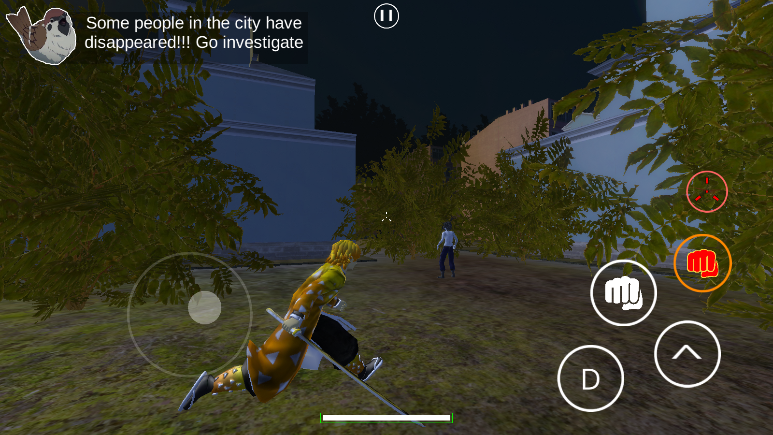Tap the up-arrow jump button

pyautogui.click(x=687, y=353)
